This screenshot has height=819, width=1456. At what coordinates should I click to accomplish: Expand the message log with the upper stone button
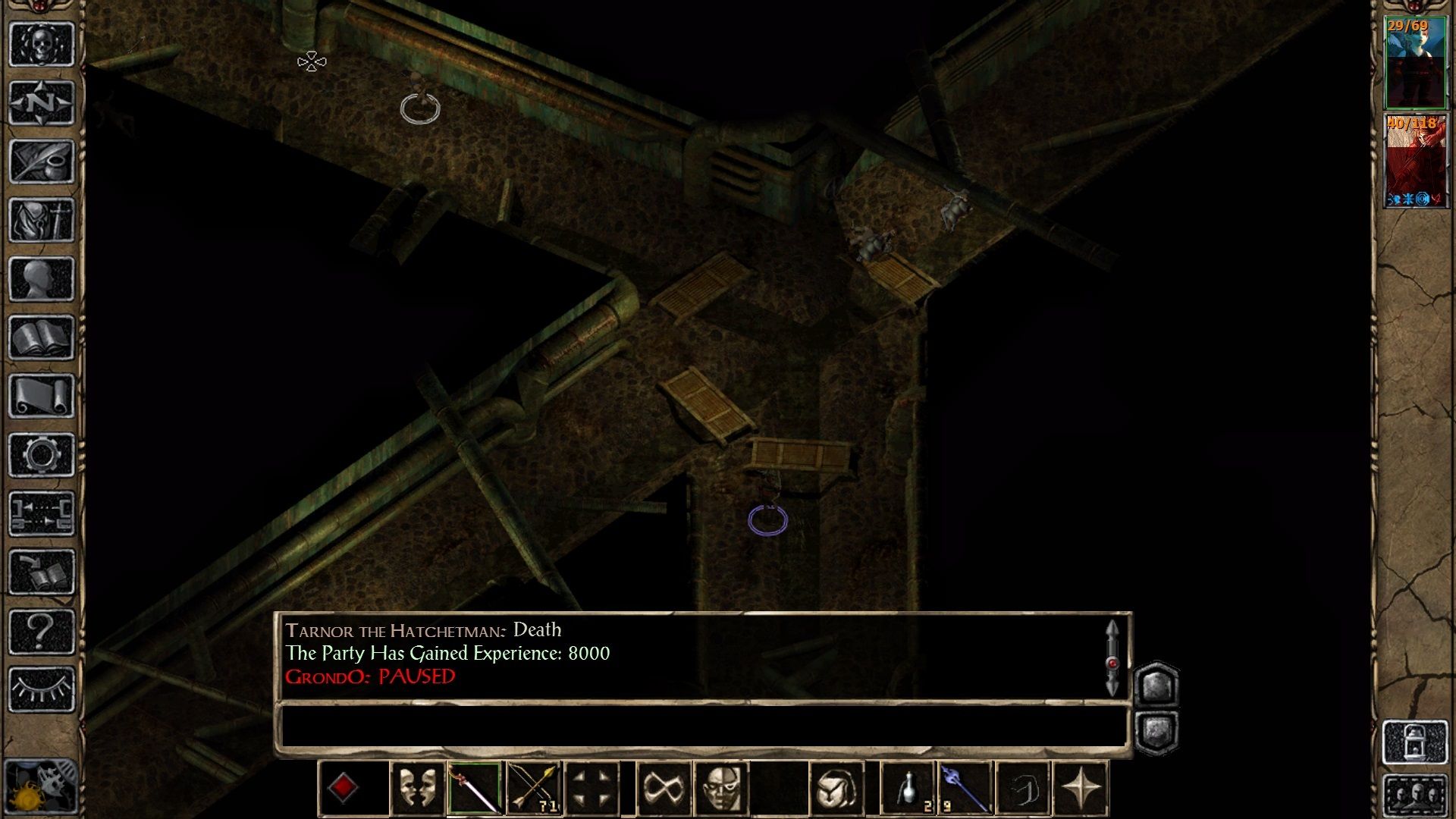[1156, 685]
